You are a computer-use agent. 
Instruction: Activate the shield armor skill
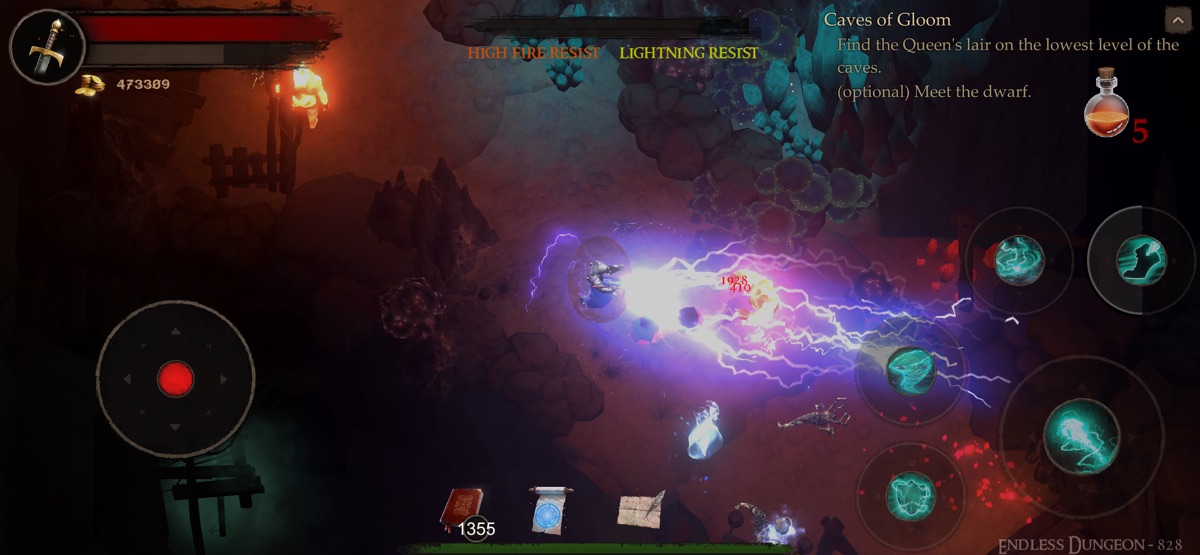click(x=910, y=495)
